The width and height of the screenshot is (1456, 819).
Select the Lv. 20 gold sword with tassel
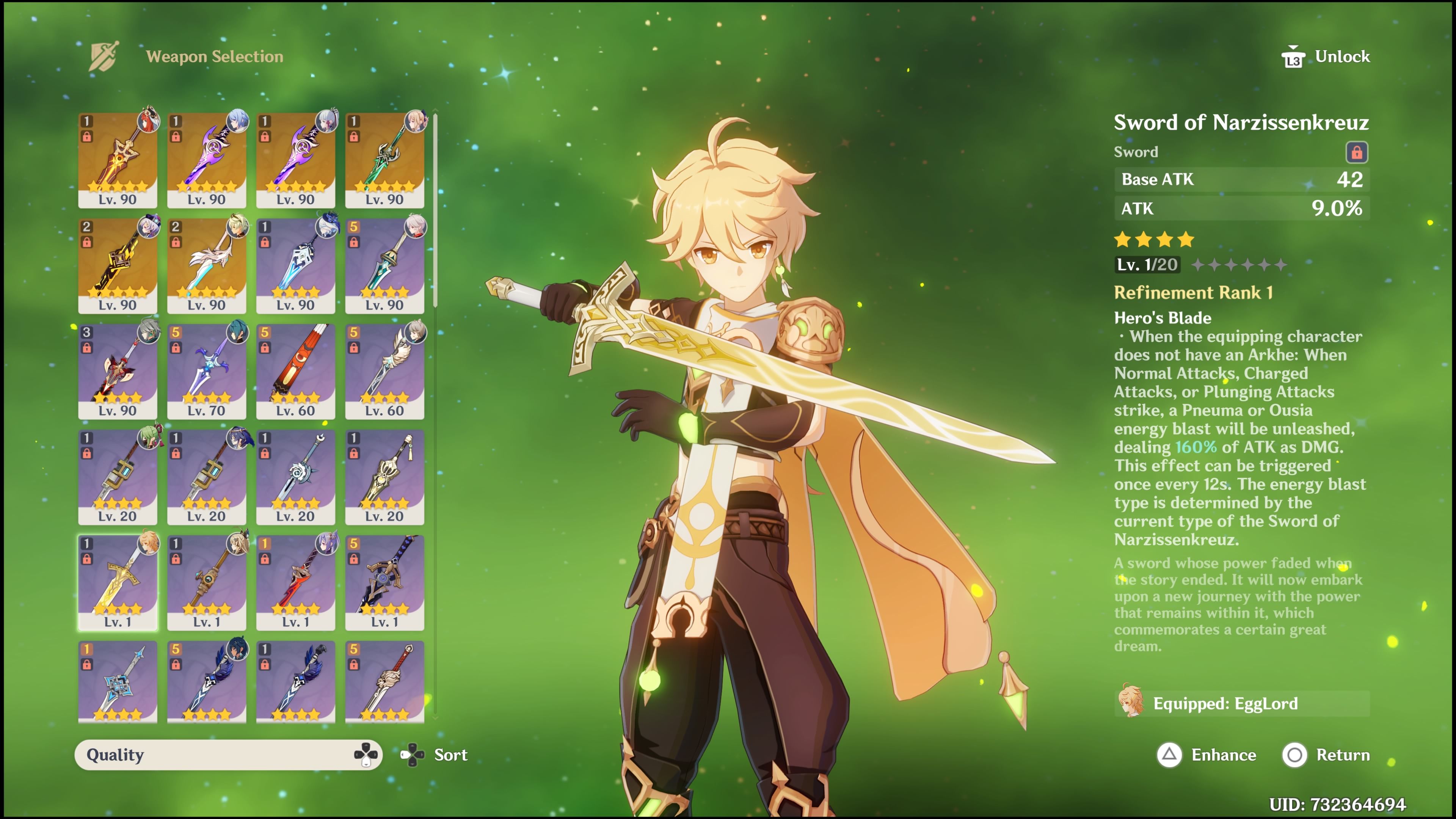click(x=384, y=476)
